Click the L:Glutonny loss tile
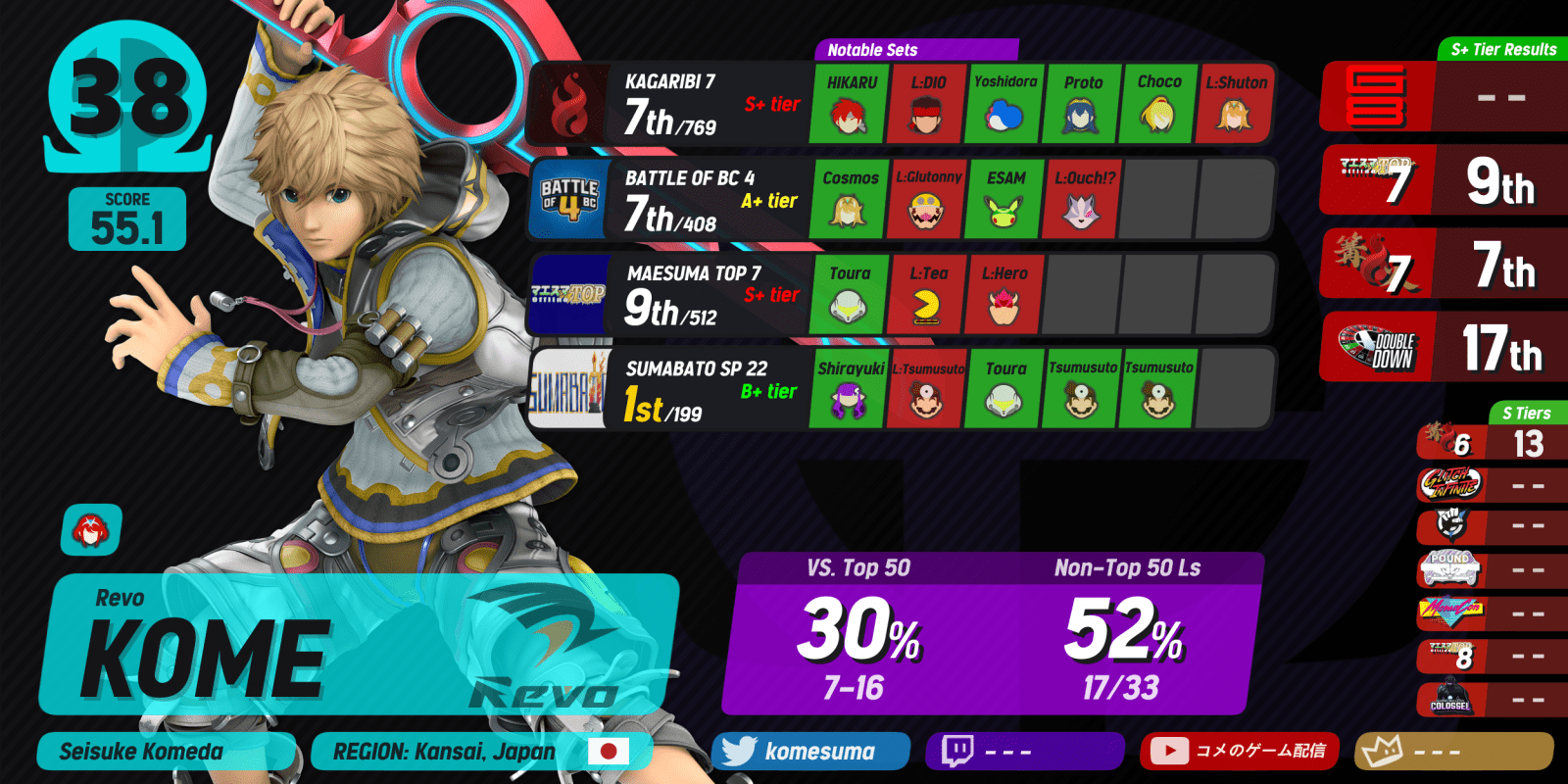Viewport: 1568px width, 784px height. (927, 200)
